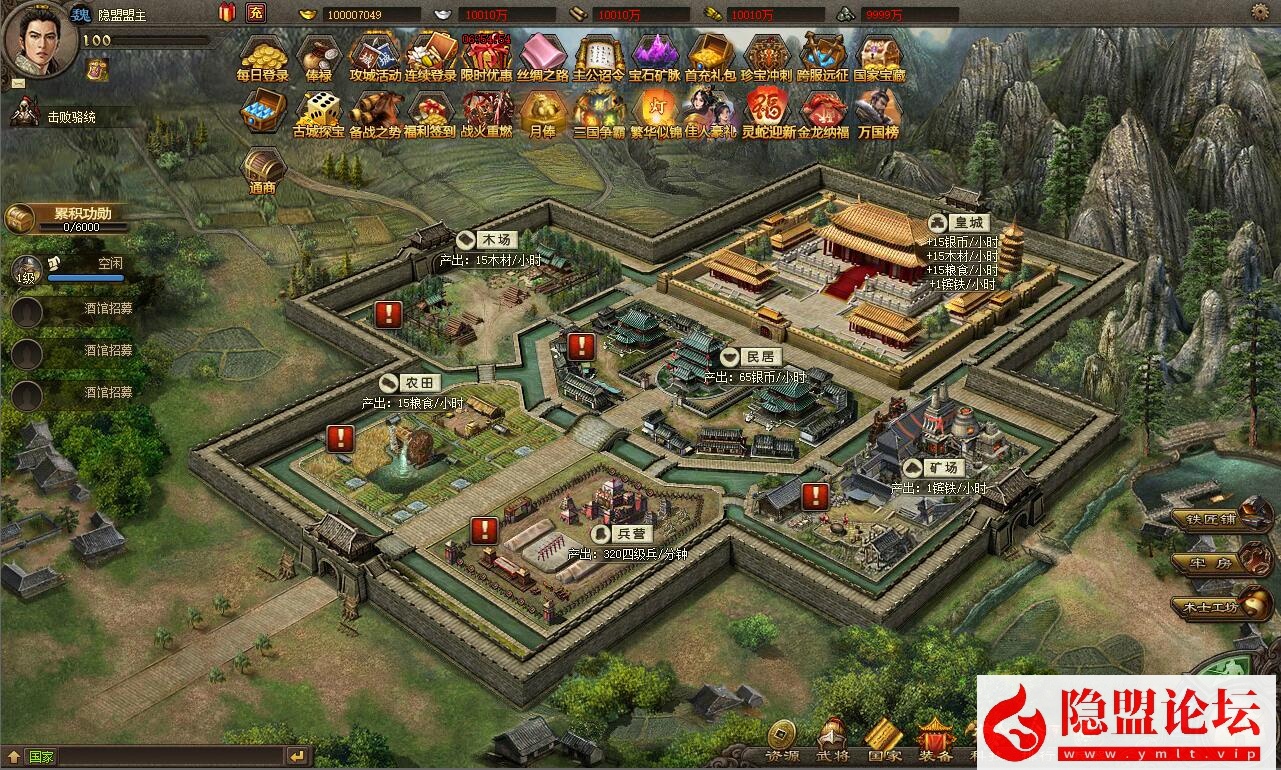Open the 福利签到 welfare sign-in
This screenshot has width=1281, height=770.
tap(431, 111)
